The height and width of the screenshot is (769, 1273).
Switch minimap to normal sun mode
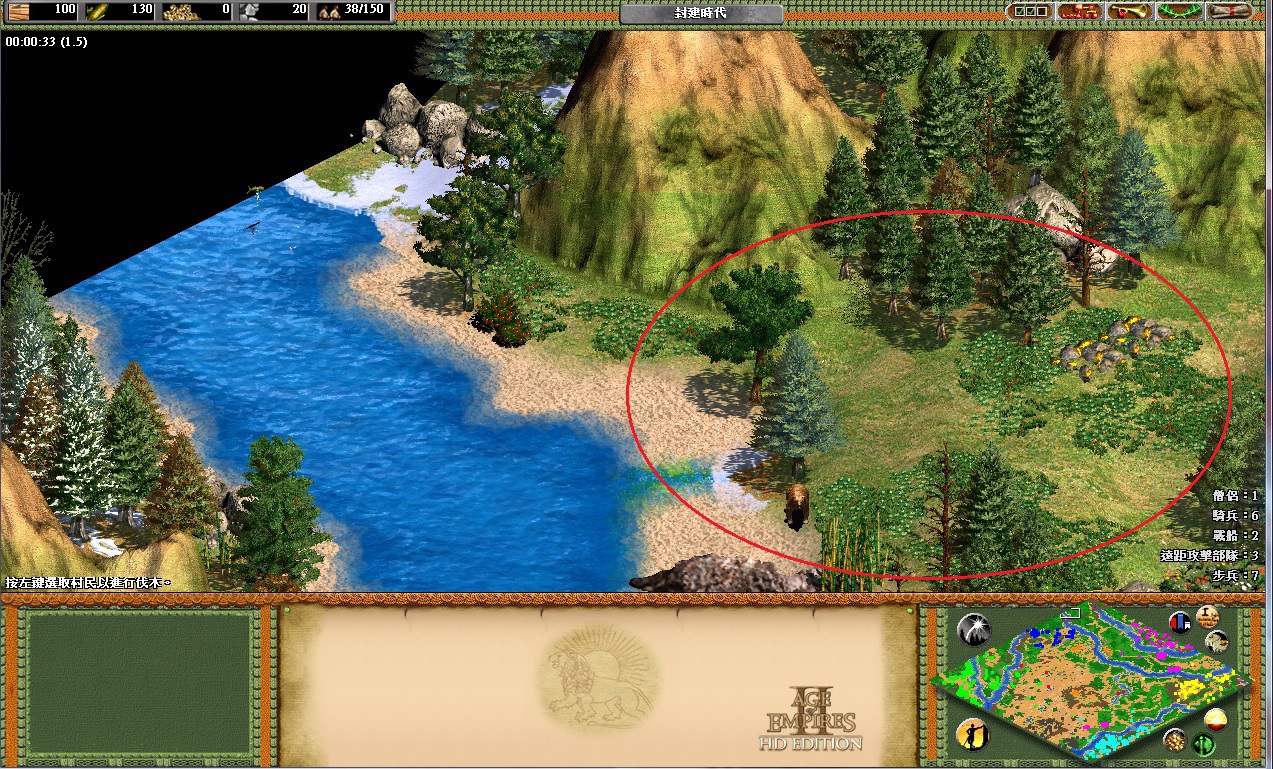[1217, 719]
